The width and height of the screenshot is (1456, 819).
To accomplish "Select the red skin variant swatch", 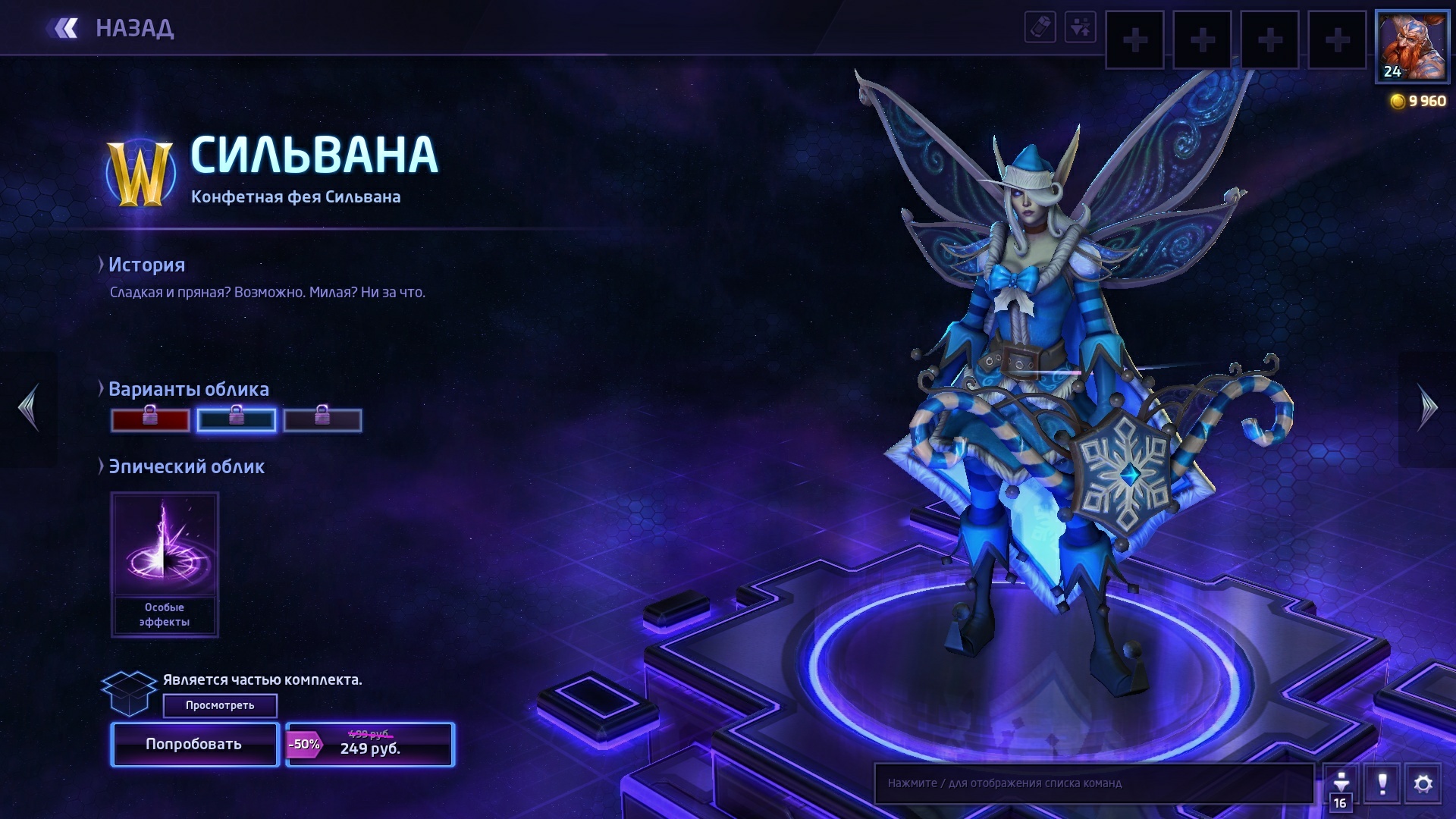I will [x=150, y=420].
